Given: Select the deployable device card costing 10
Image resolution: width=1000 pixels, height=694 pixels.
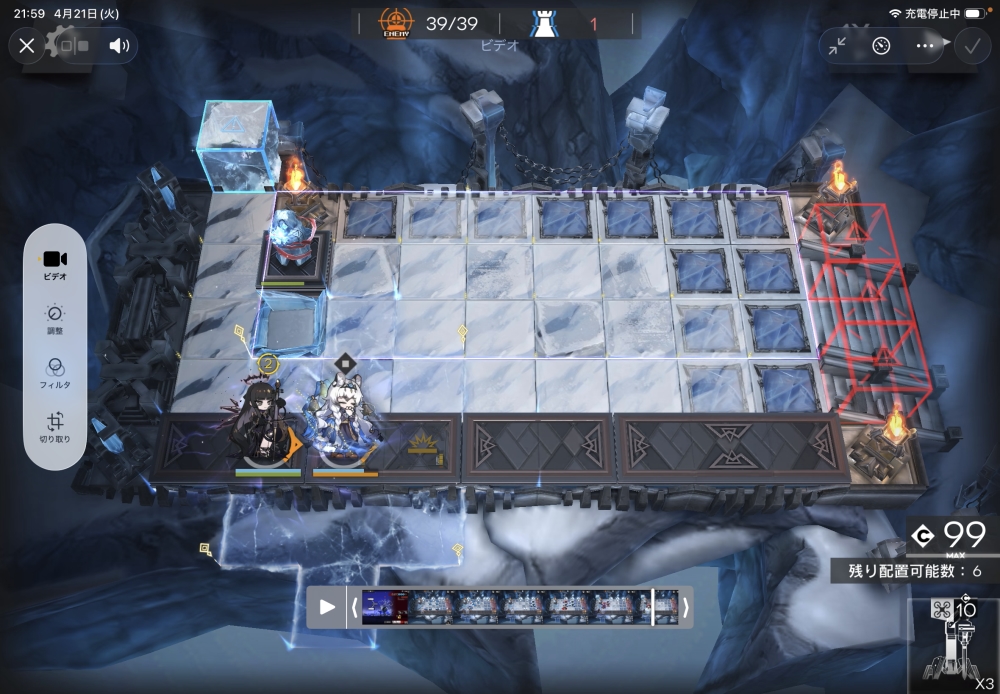Looking at the screenshot, I should coord(954,641).
